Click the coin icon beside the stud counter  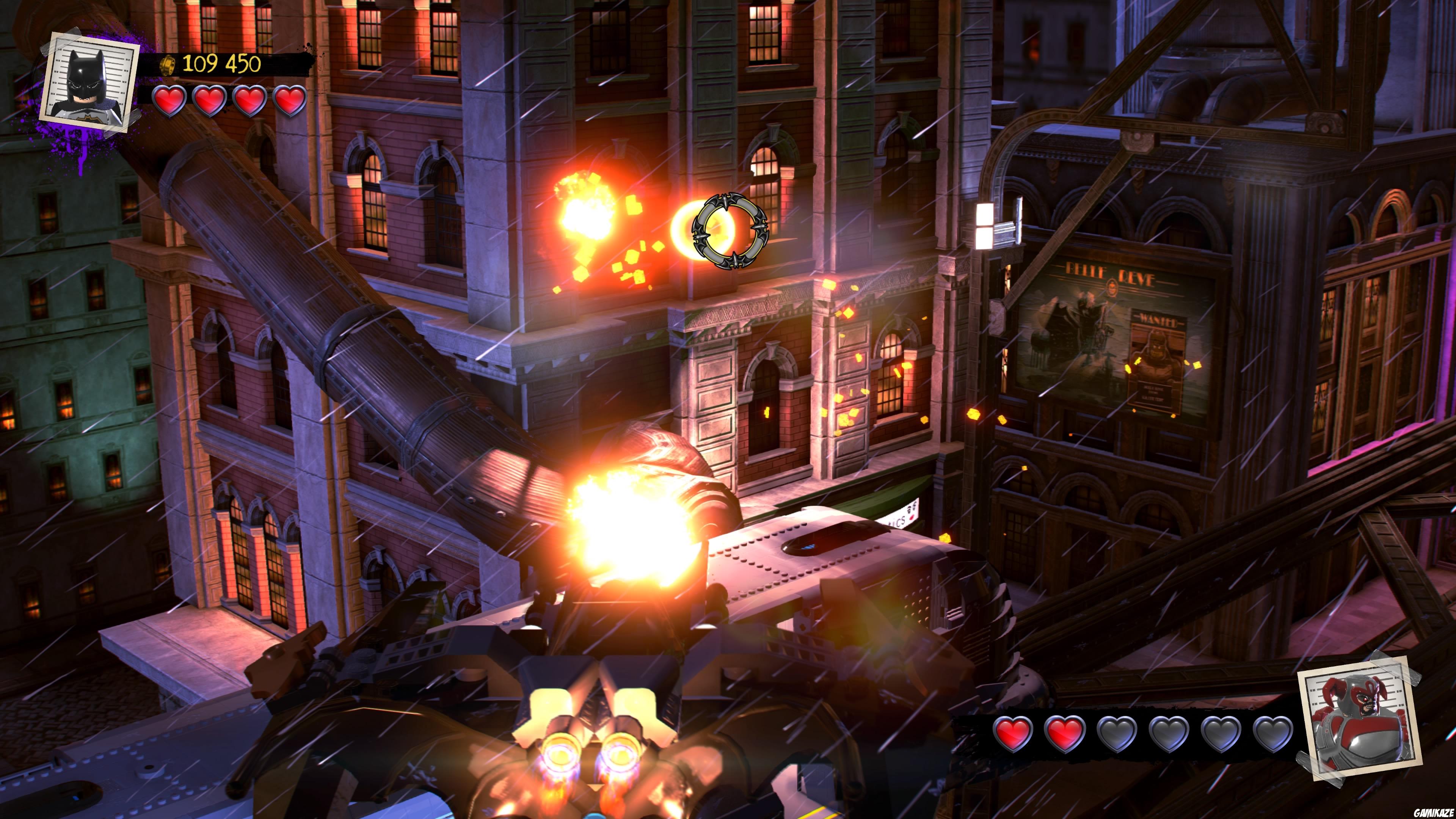click(168, 66)
